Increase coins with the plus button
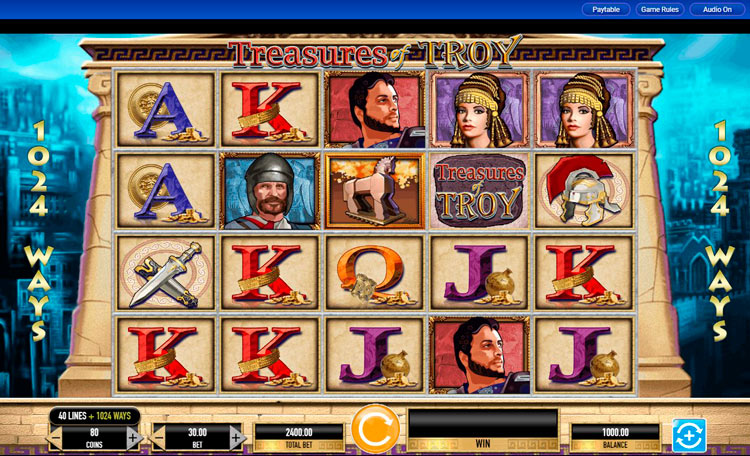Image resolution: width=750 pixels, height=456 pixels. (x=134, y=437)
